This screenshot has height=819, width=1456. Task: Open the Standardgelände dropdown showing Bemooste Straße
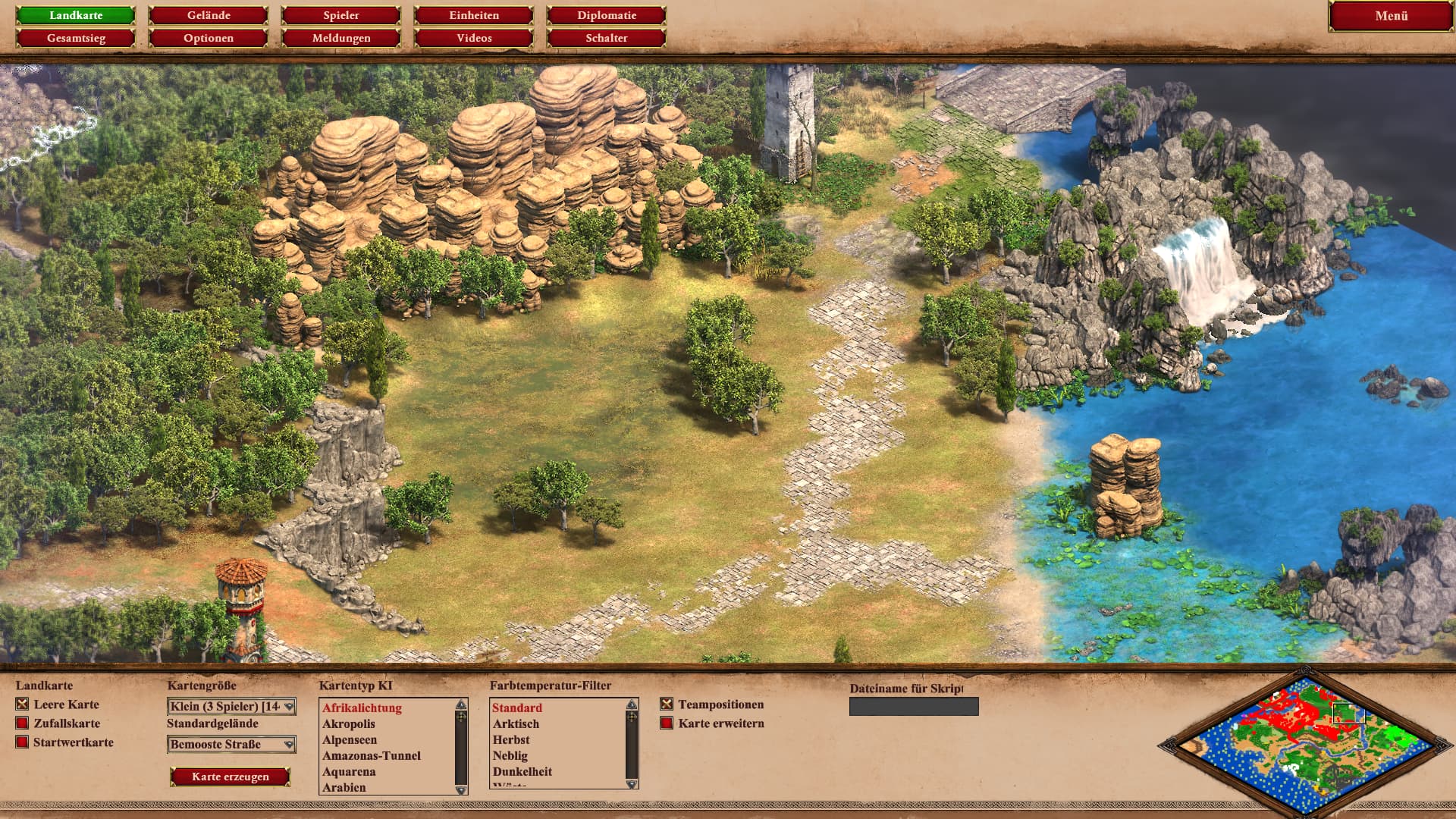231,745
